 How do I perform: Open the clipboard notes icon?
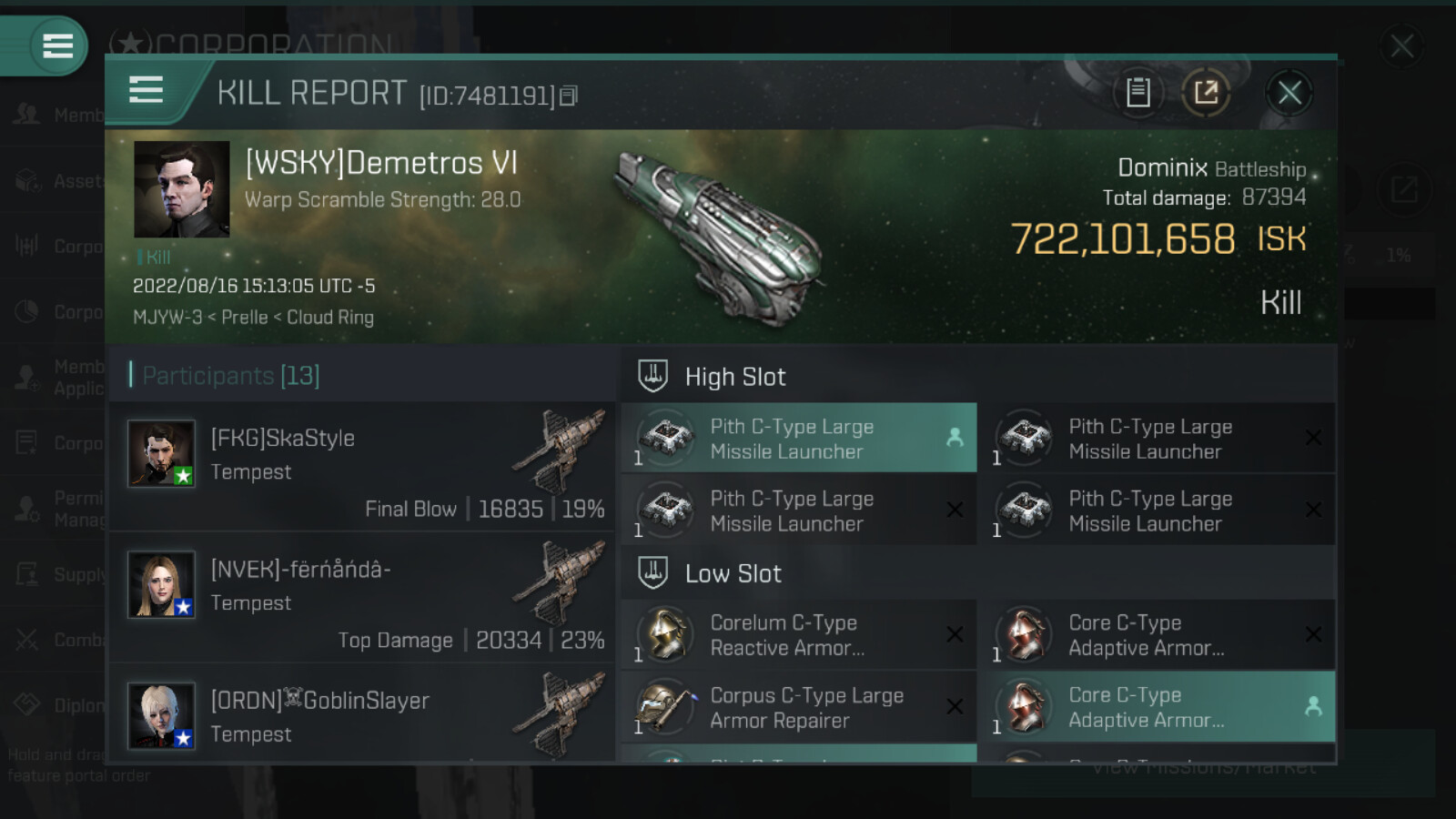1137,93
